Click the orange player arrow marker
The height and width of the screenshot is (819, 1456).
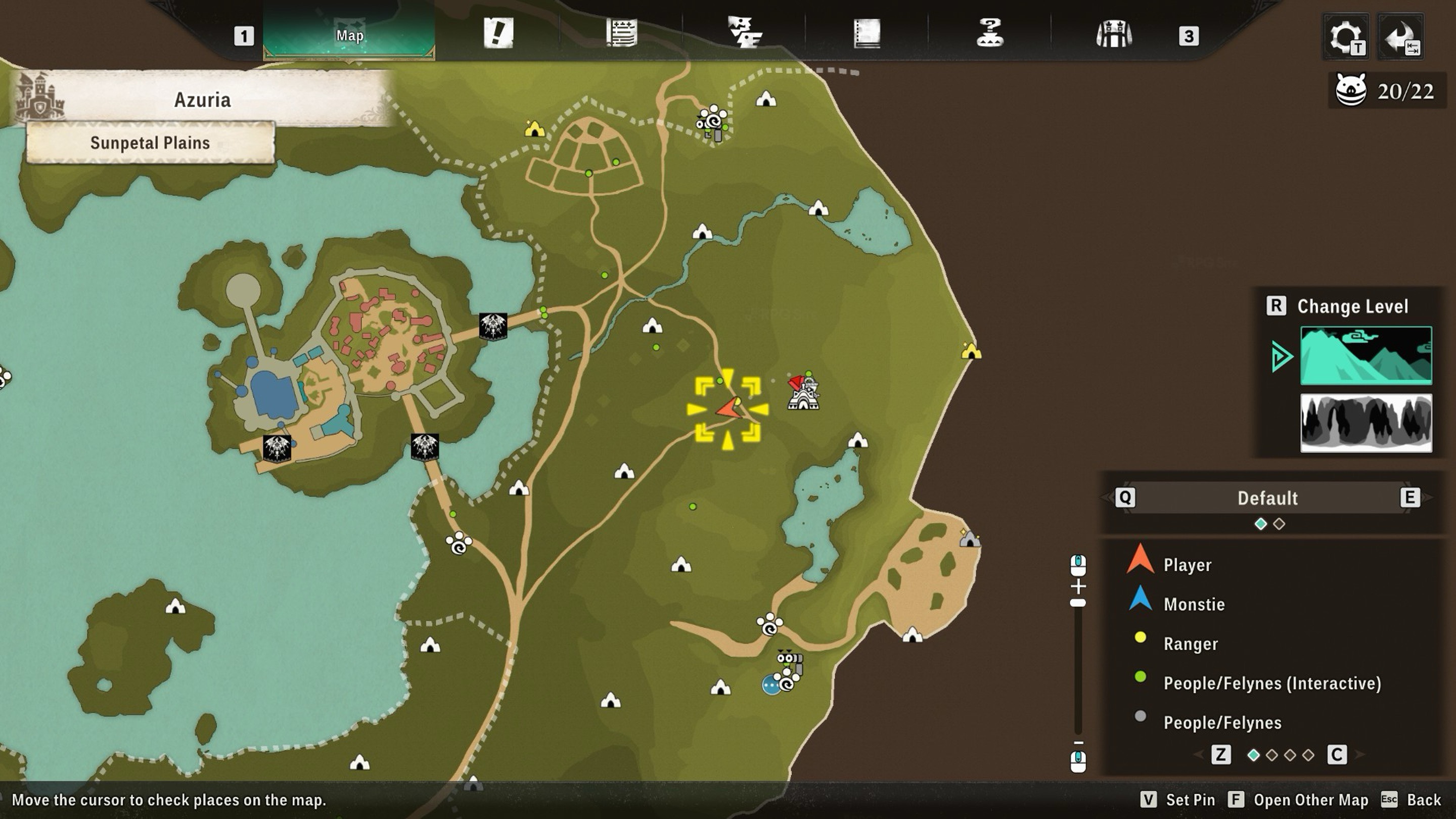[729, 408]
